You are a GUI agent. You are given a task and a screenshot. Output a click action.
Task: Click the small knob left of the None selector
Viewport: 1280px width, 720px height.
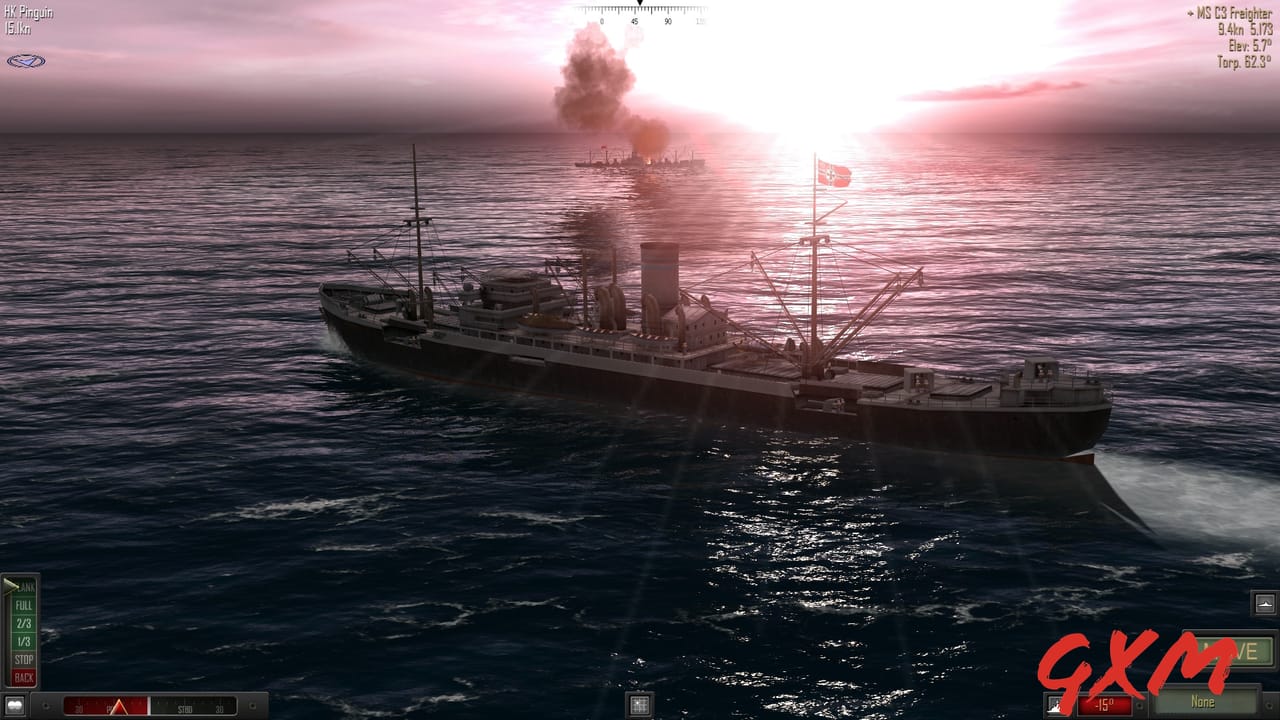(1139, 704)
